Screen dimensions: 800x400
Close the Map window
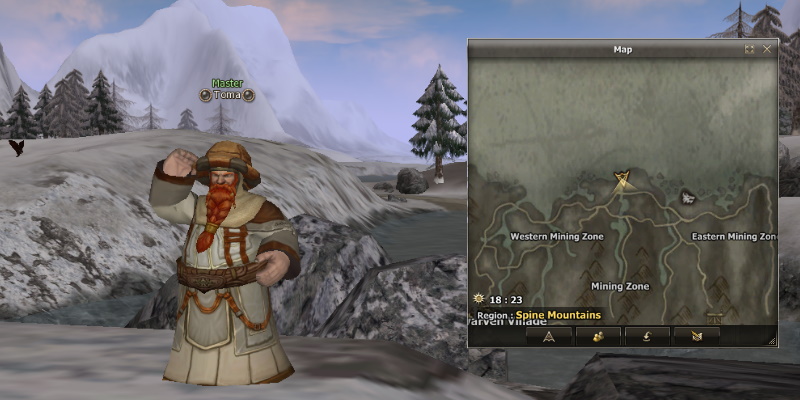(x=767, y=49)
